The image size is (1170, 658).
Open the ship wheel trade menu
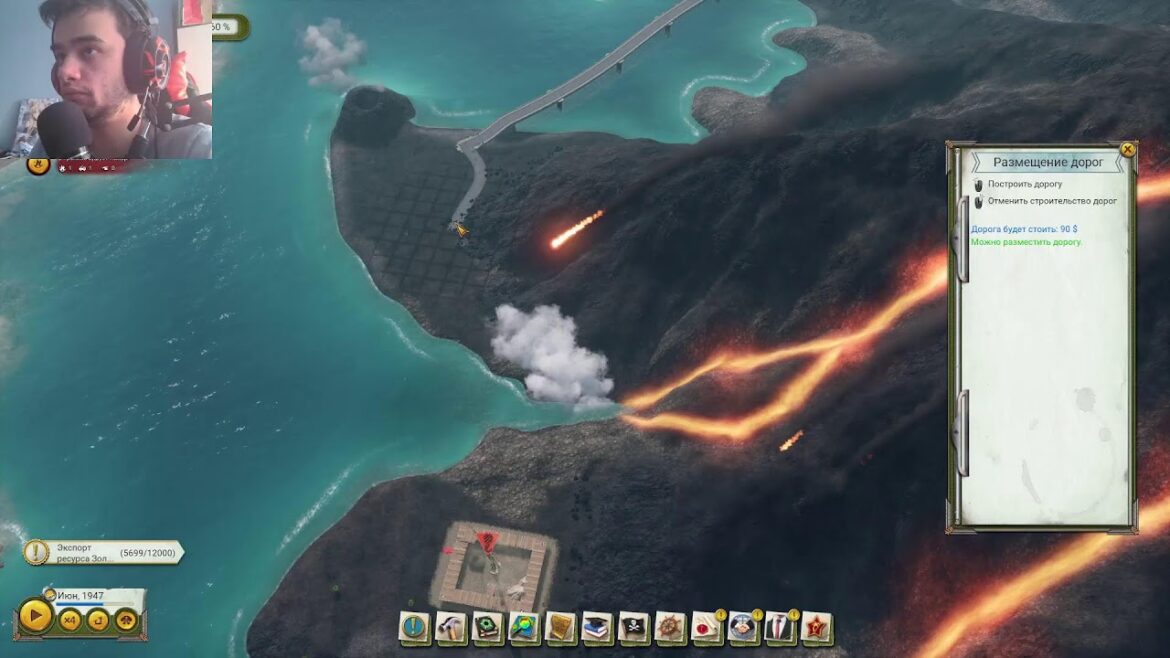[x=670, y=628]
